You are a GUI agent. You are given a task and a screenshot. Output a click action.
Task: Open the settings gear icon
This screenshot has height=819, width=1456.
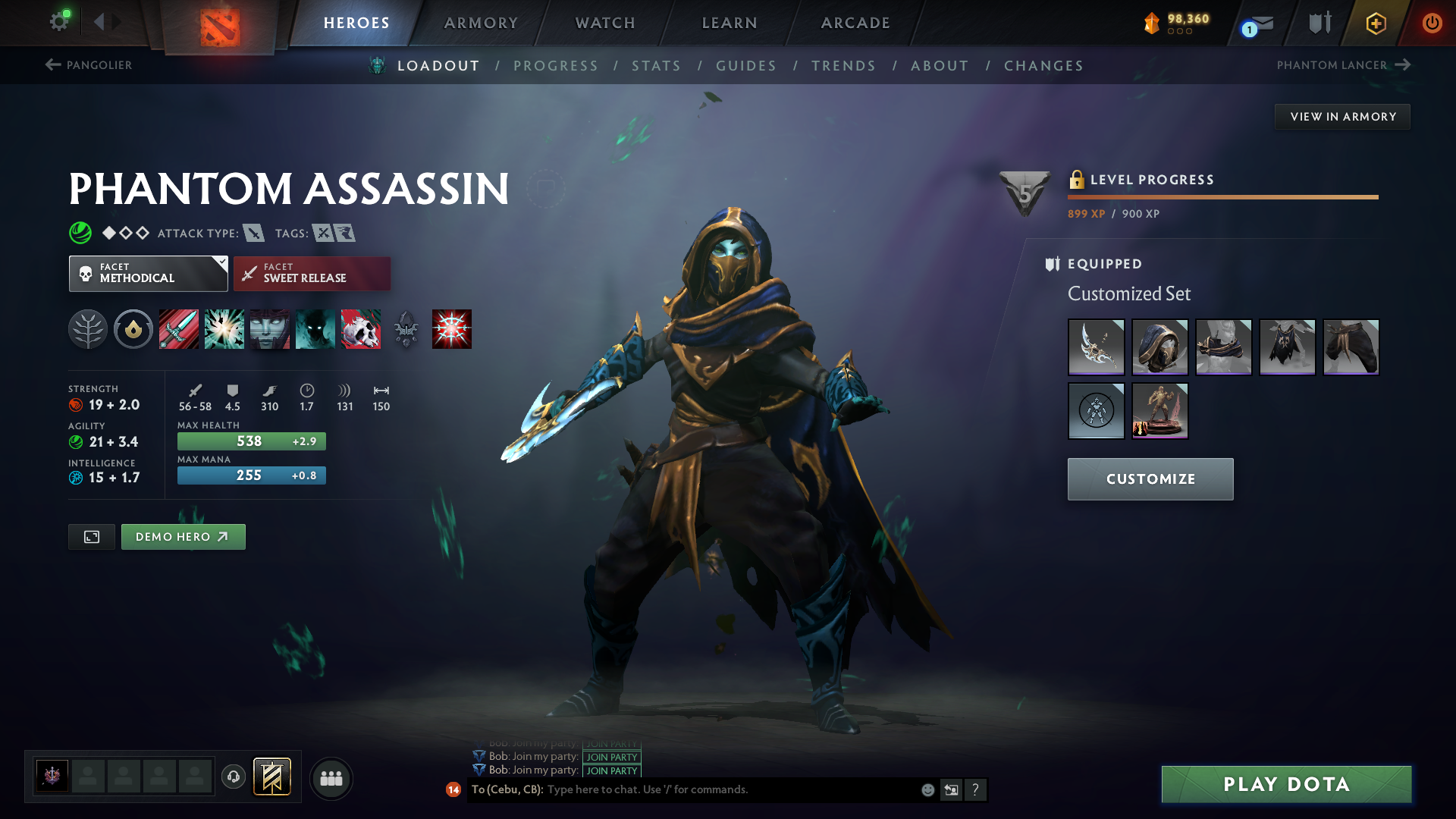point(58,21)
